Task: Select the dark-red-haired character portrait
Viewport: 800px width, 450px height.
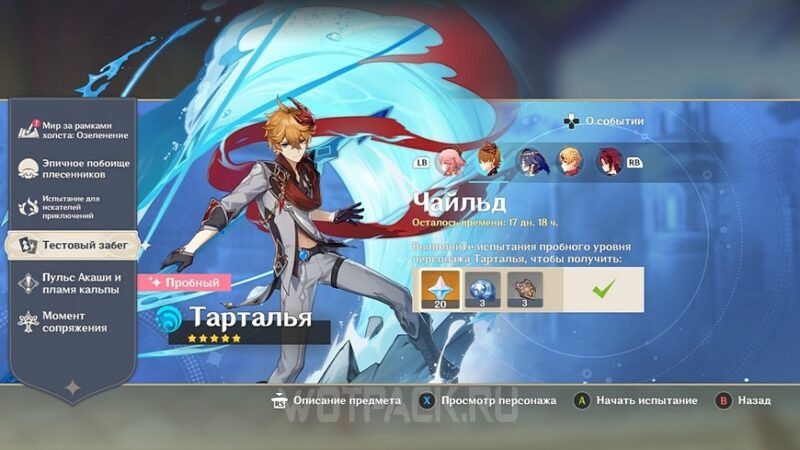Action: pos(607,161)
